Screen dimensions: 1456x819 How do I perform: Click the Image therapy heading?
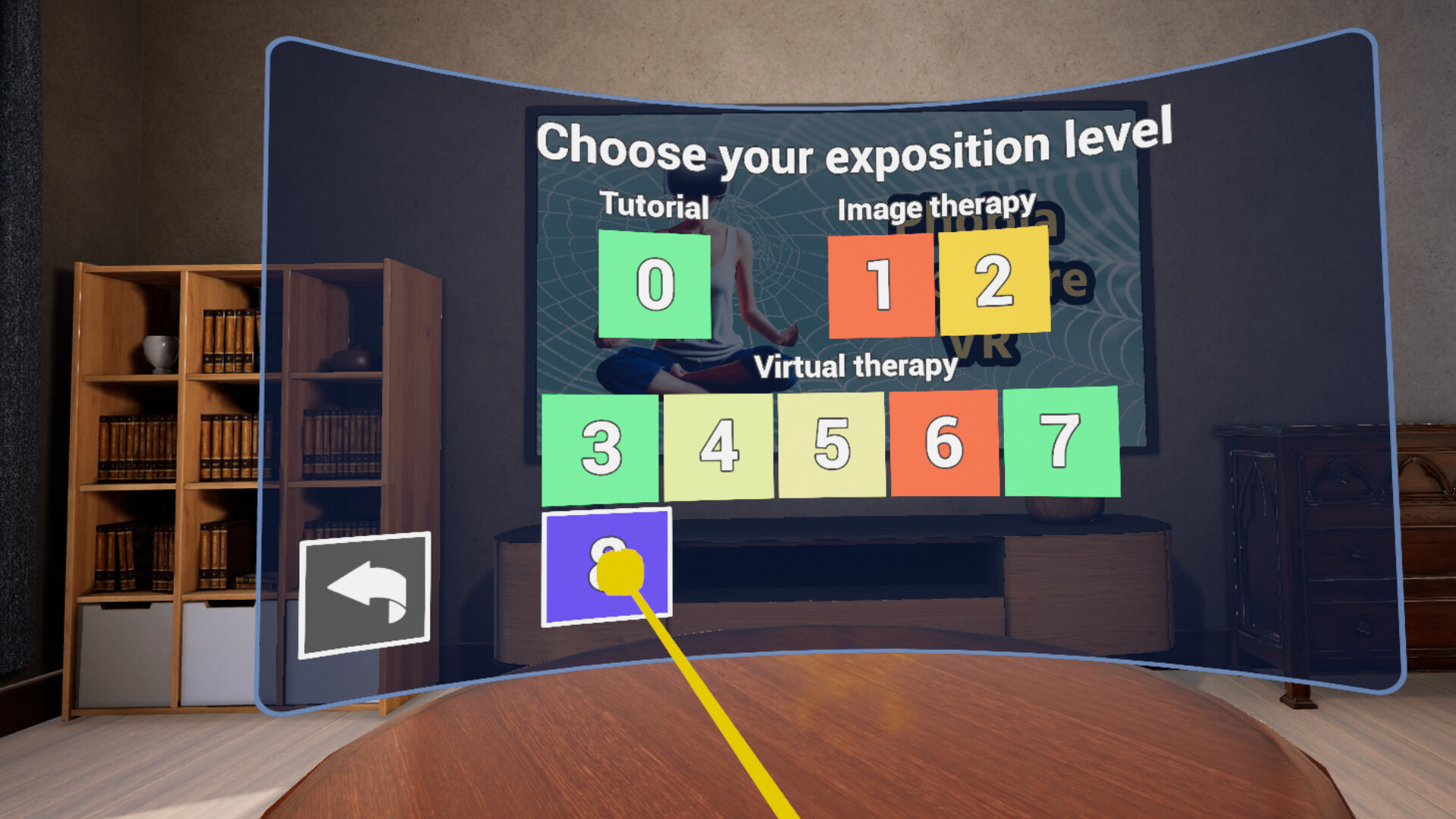point(938,206)
